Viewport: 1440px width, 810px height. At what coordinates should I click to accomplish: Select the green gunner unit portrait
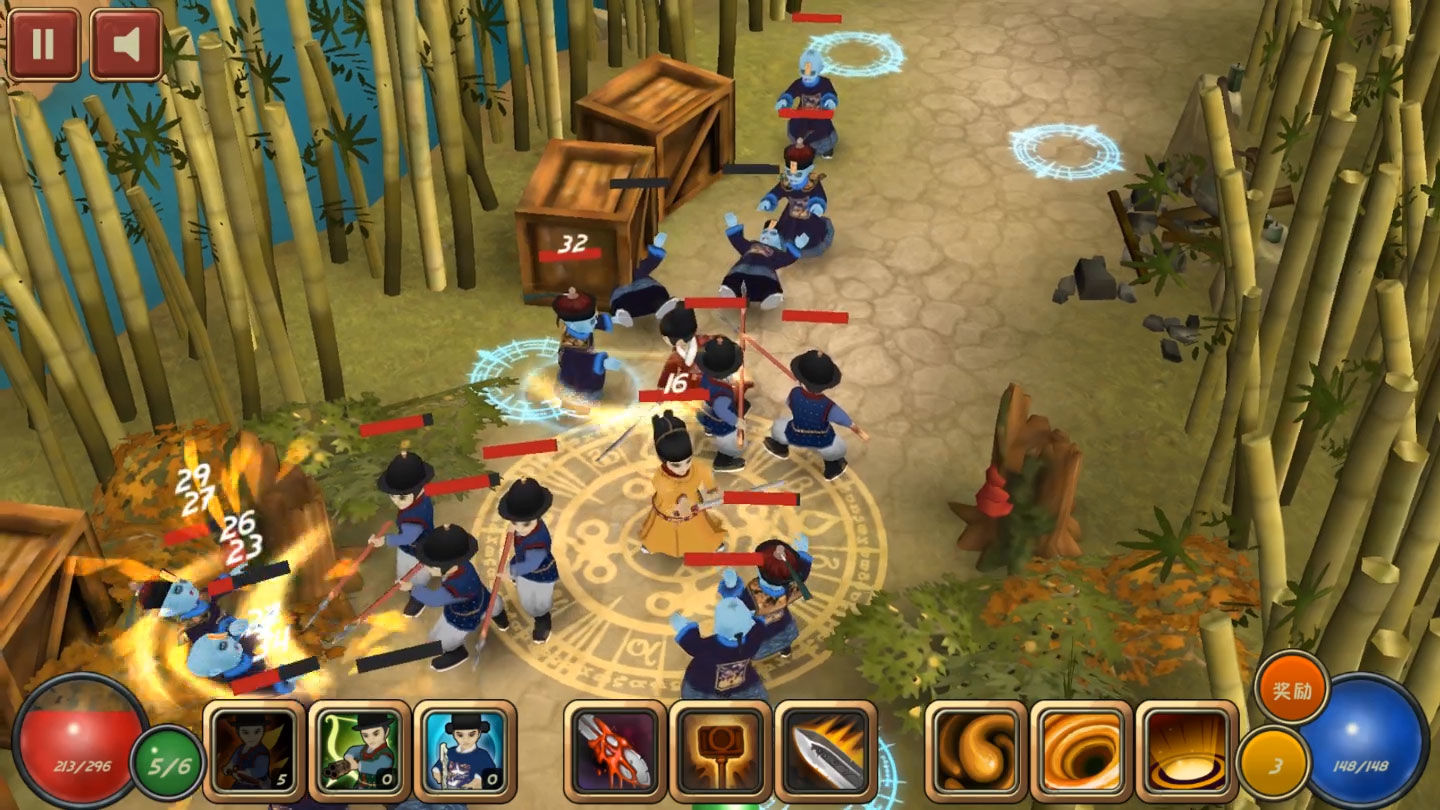(360, 751)
